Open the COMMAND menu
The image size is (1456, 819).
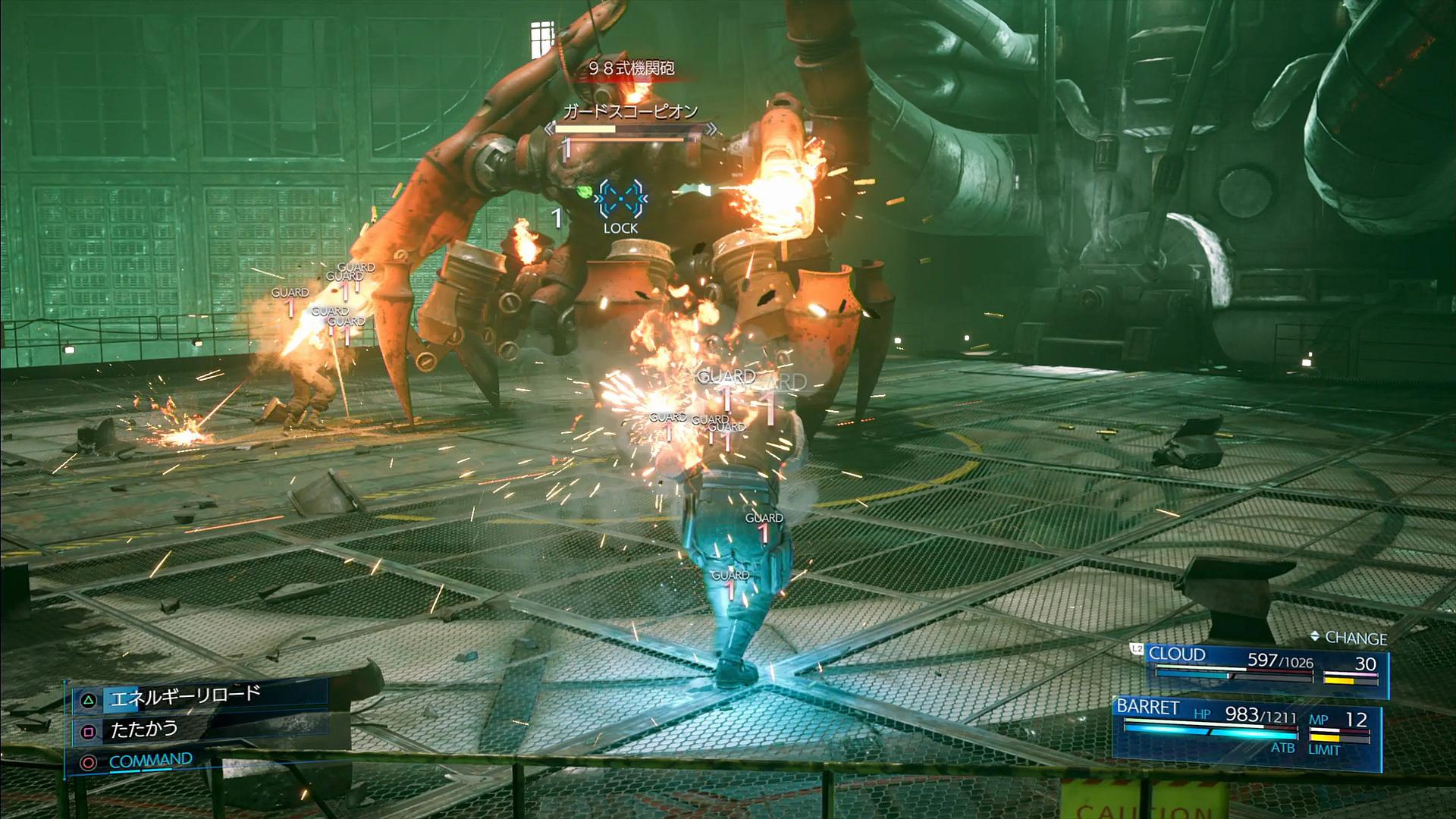[x=150, y=761]
